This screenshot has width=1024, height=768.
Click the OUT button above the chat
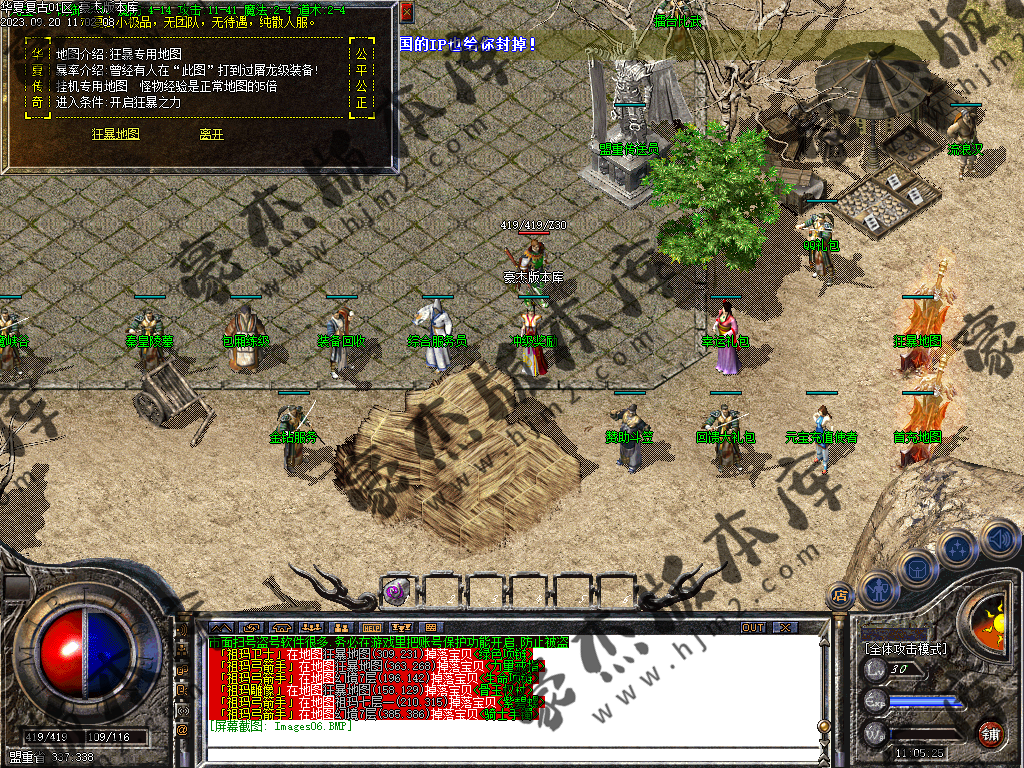coord(752,628)
